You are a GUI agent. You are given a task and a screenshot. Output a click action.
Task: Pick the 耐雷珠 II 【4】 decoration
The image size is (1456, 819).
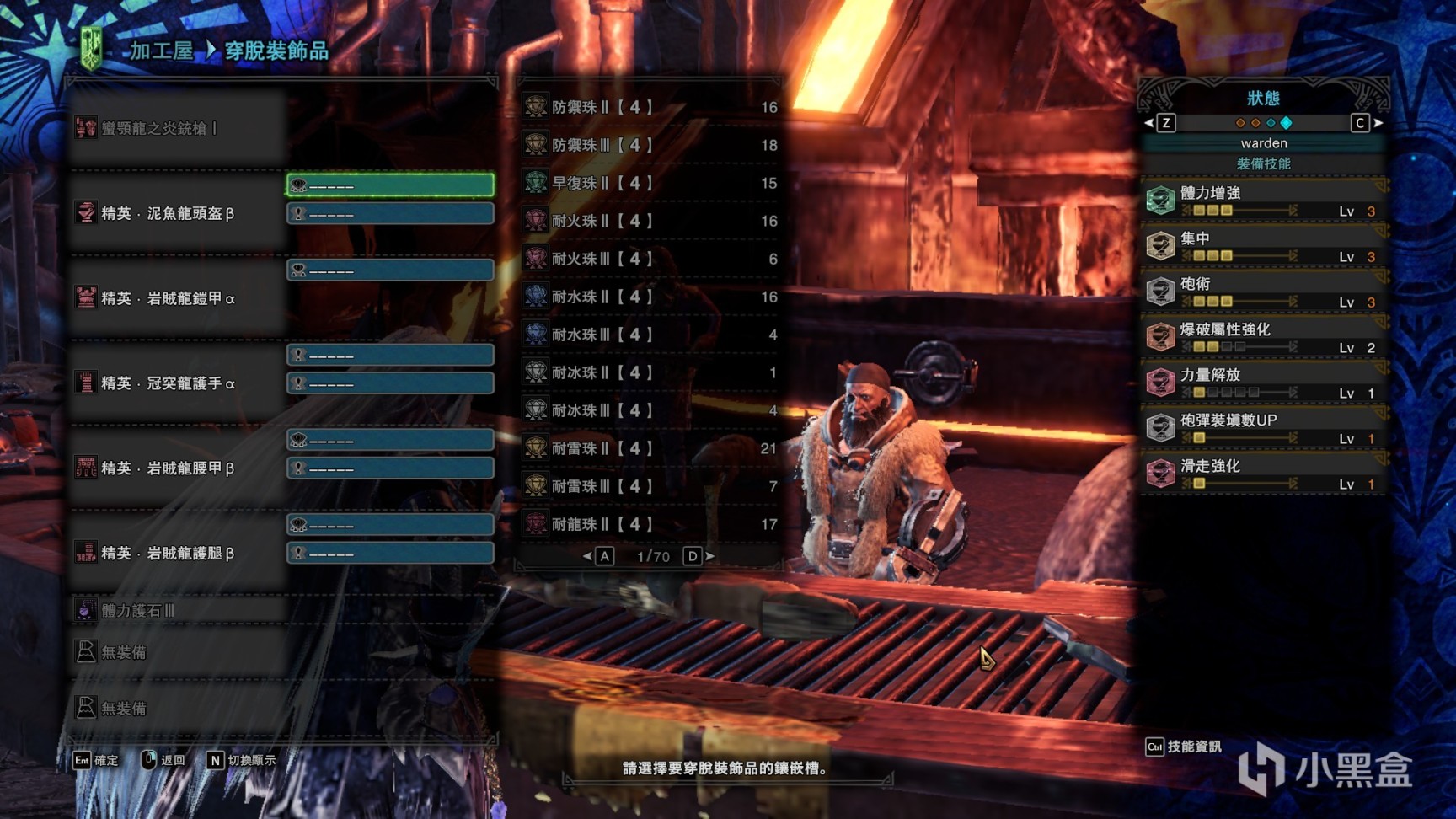pos(649,448)
